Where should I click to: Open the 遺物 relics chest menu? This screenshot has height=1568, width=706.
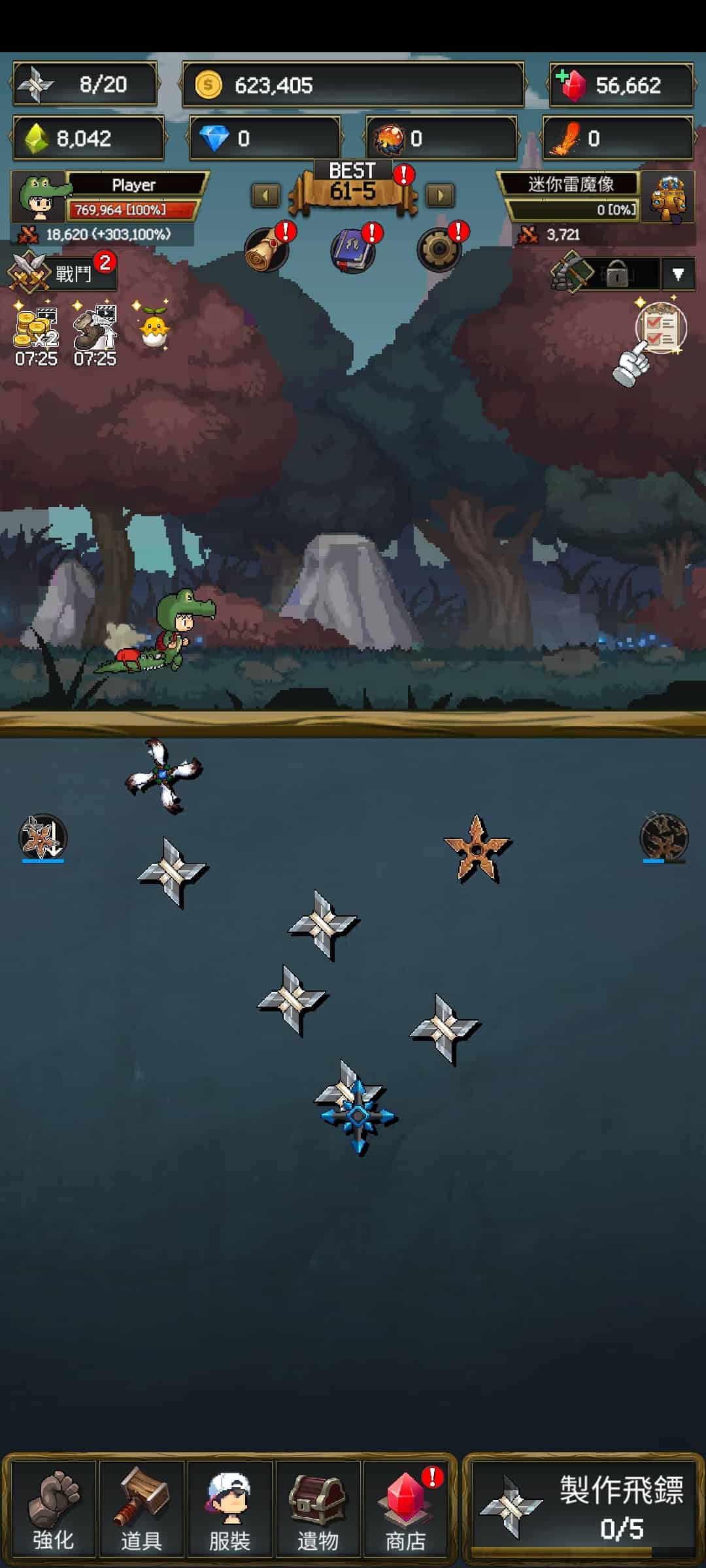[x=318, y=1509]
